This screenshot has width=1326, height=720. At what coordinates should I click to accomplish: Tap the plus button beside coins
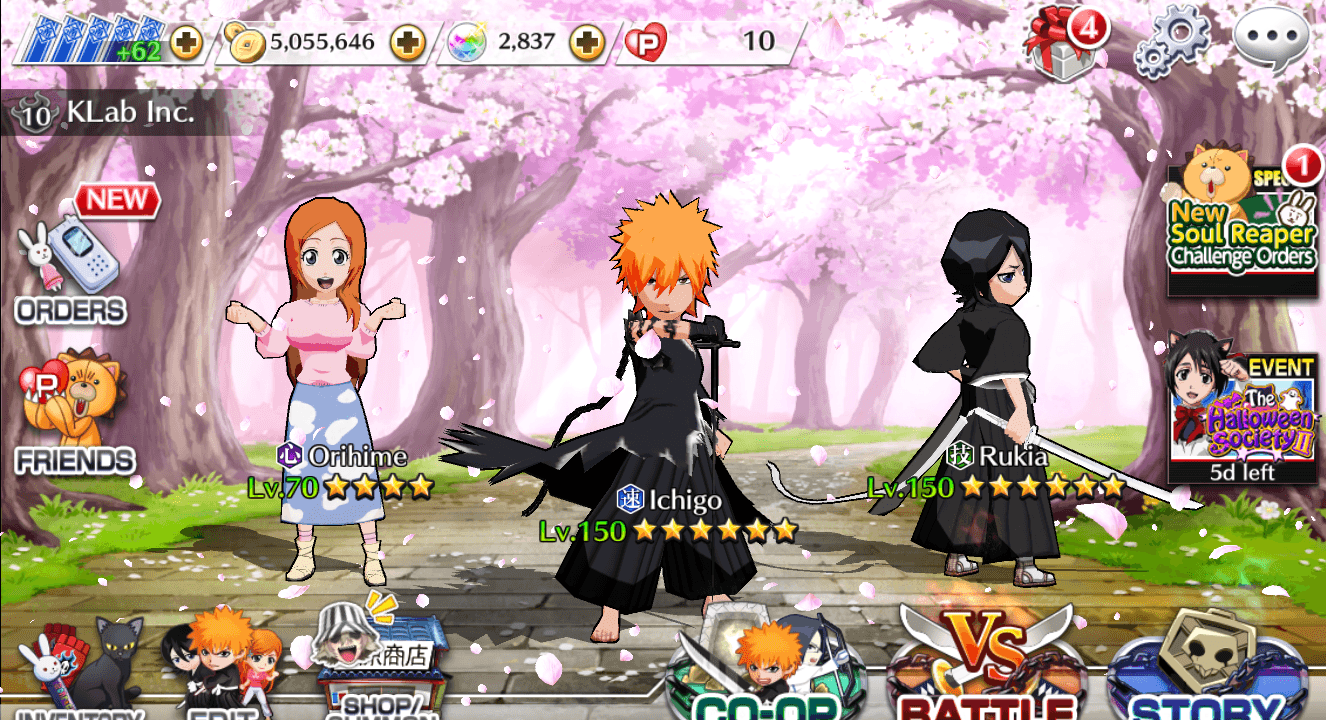point(407,43)
